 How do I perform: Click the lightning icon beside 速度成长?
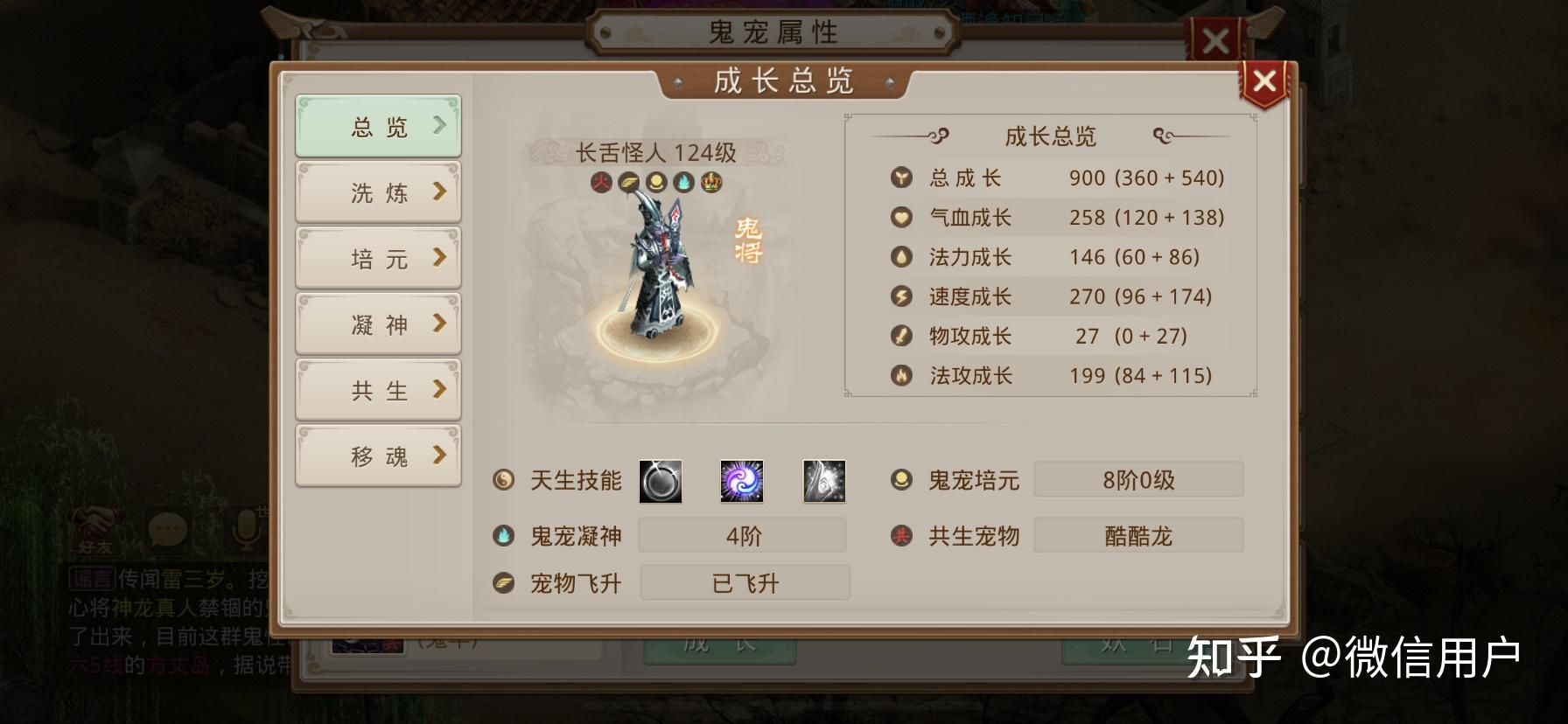click(900, 296)
